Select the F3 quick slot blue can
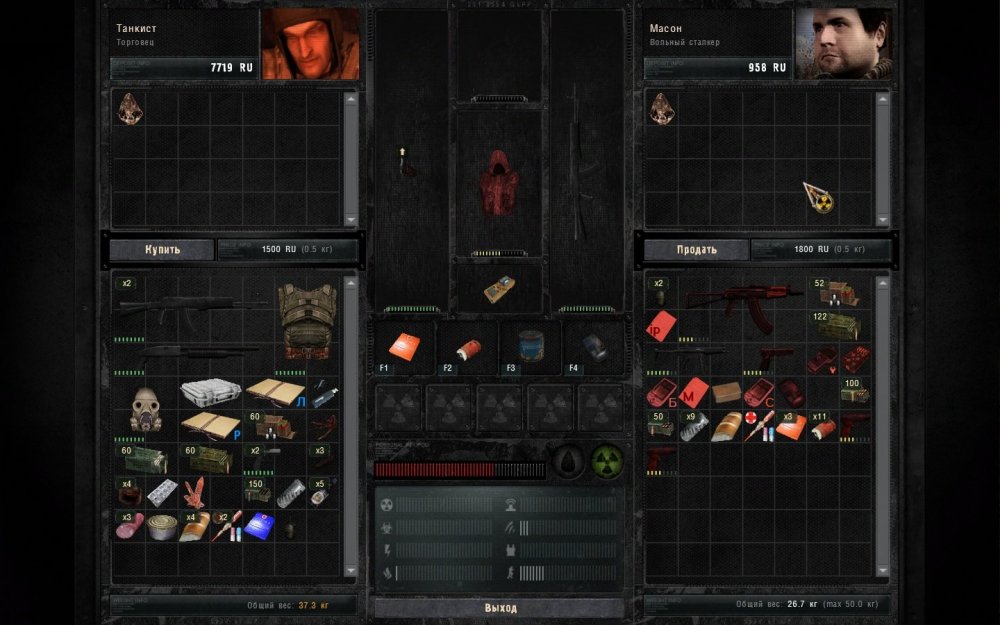This screenshot has width=1000, height=625. 530,346
